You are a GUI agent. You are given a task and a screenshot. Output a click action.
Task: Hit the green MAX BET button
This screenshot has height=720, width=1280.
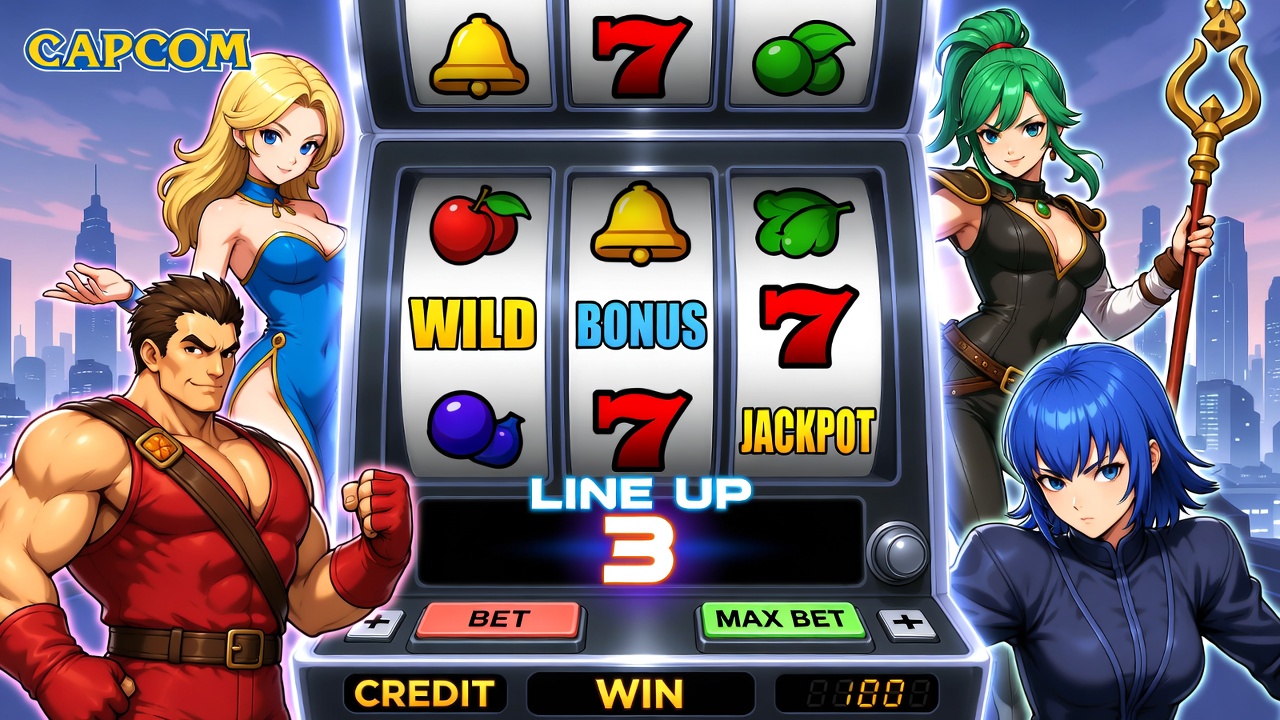(x=781, y=620)
